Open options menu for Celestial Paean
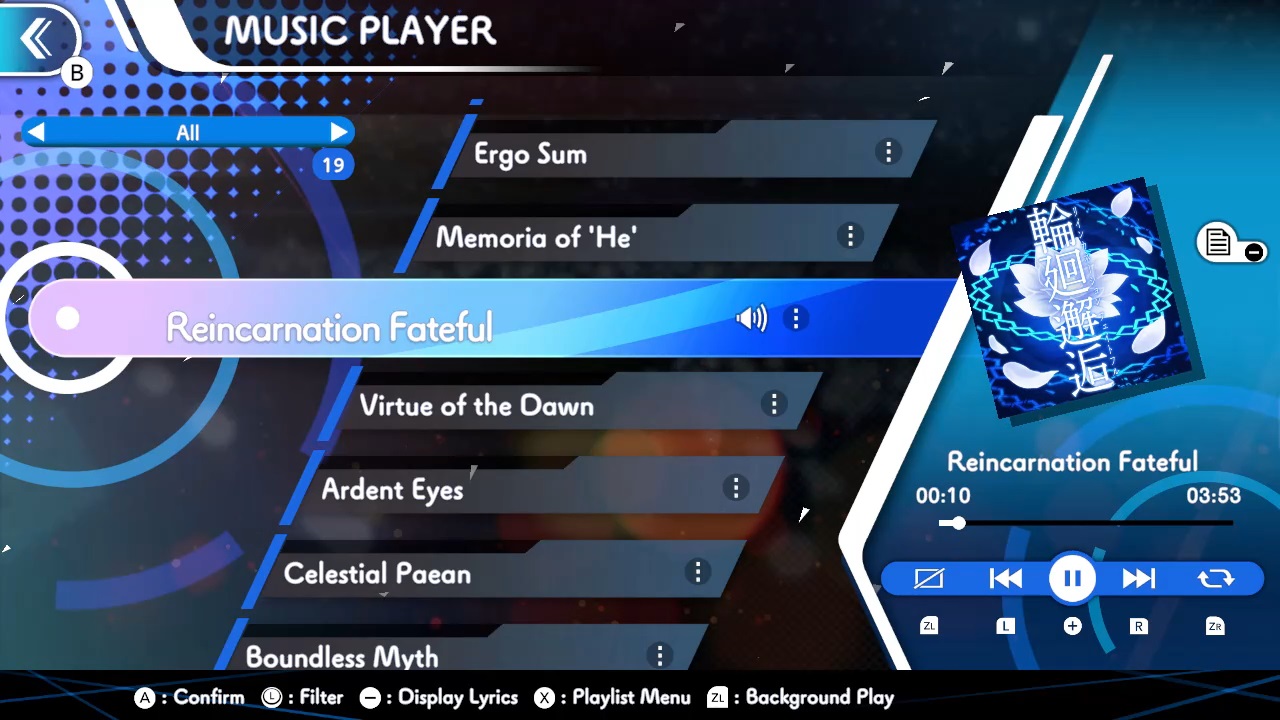This screenshot has height=720, width=1280. 698,572
